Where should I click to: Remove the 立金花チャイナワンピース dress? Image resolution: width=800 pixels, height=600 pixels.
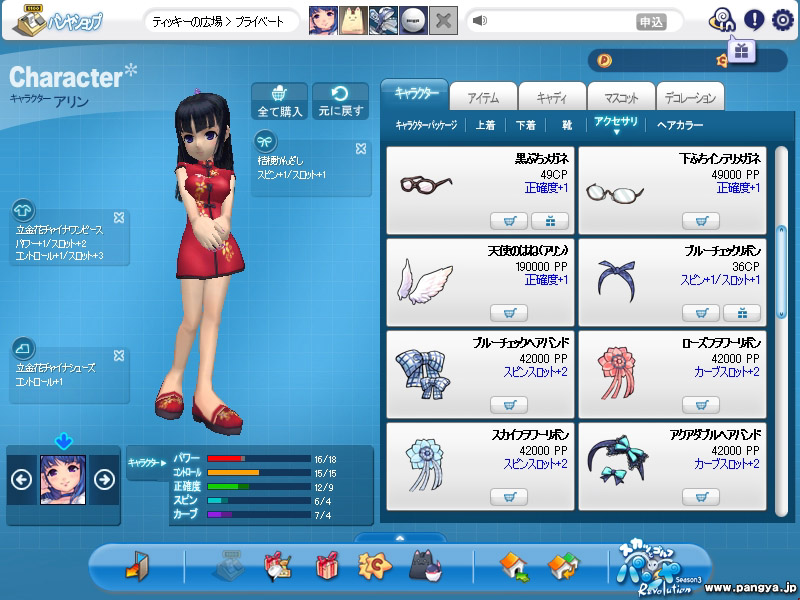(119, 217)
